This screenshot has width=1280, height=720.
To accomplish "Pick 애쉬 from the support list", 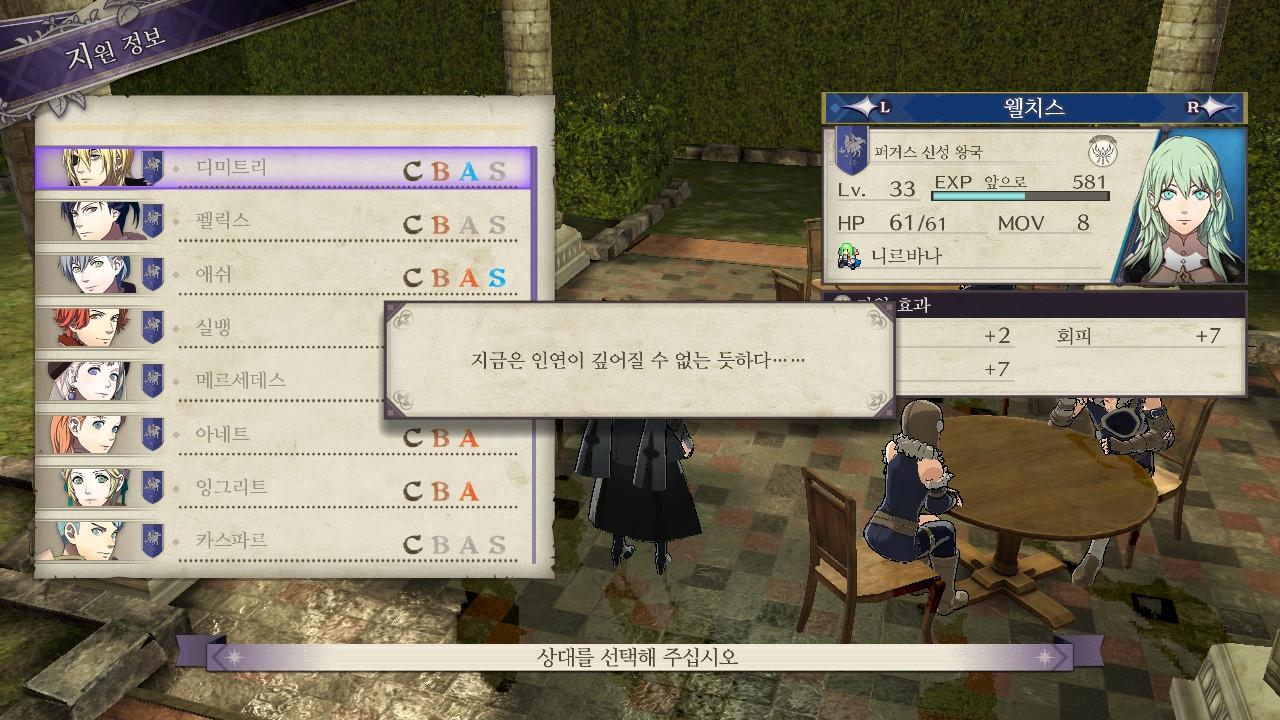I will tap(285, 275).
